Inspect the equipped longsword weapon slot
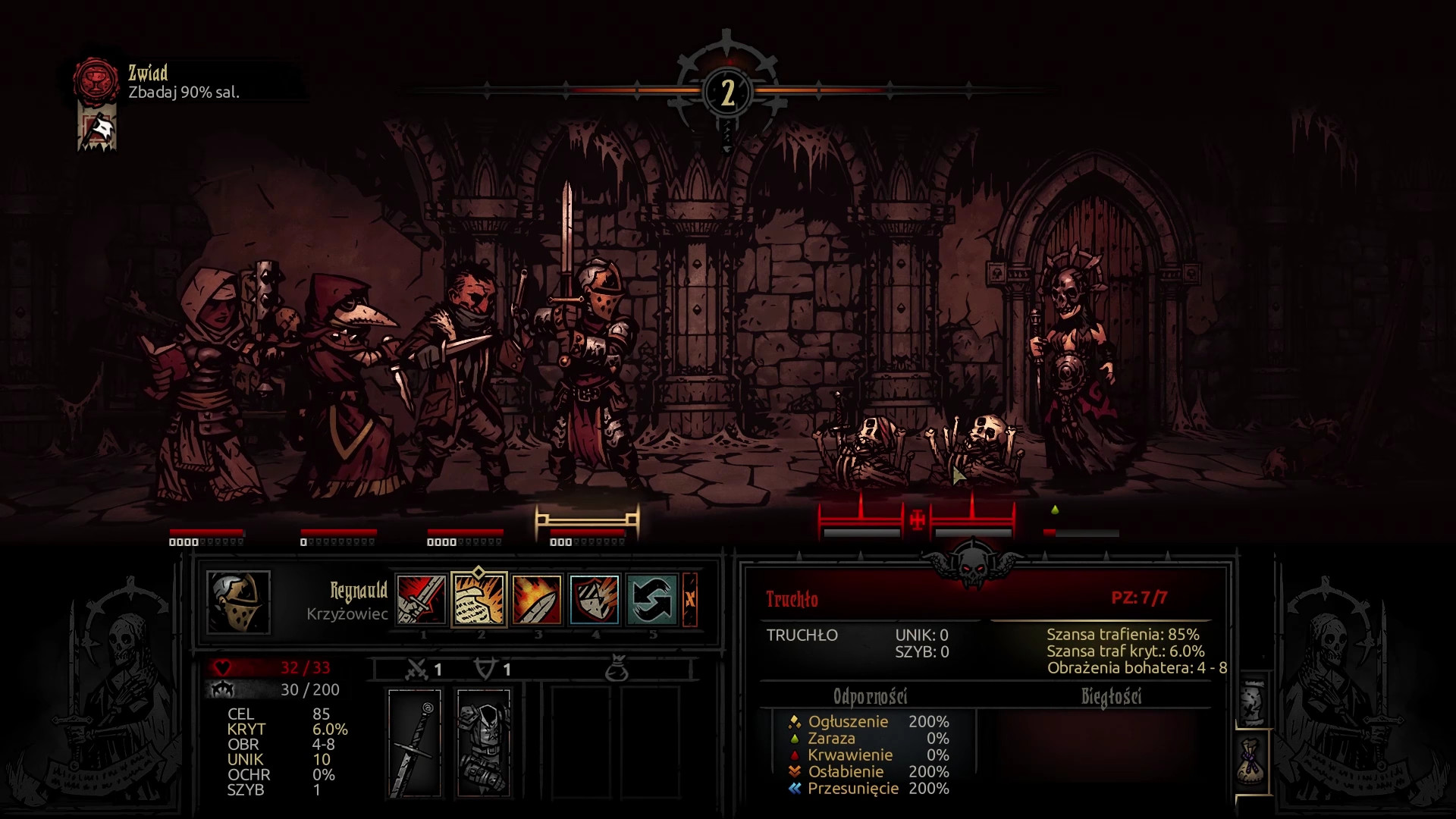The image size is (1456, 819). 415,742
